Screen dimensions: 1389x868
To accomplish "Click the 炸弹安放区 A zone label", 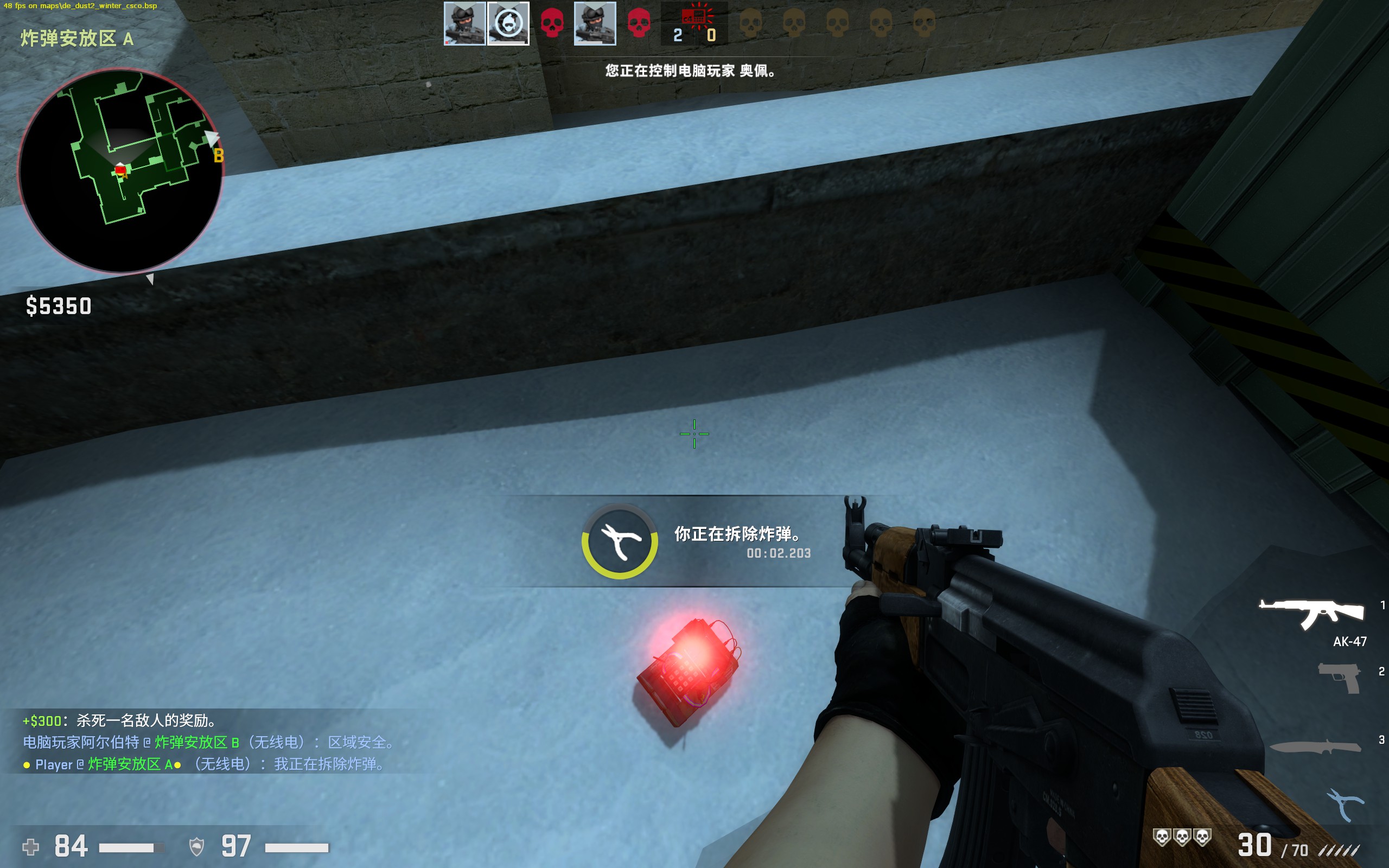I will 75,39.
